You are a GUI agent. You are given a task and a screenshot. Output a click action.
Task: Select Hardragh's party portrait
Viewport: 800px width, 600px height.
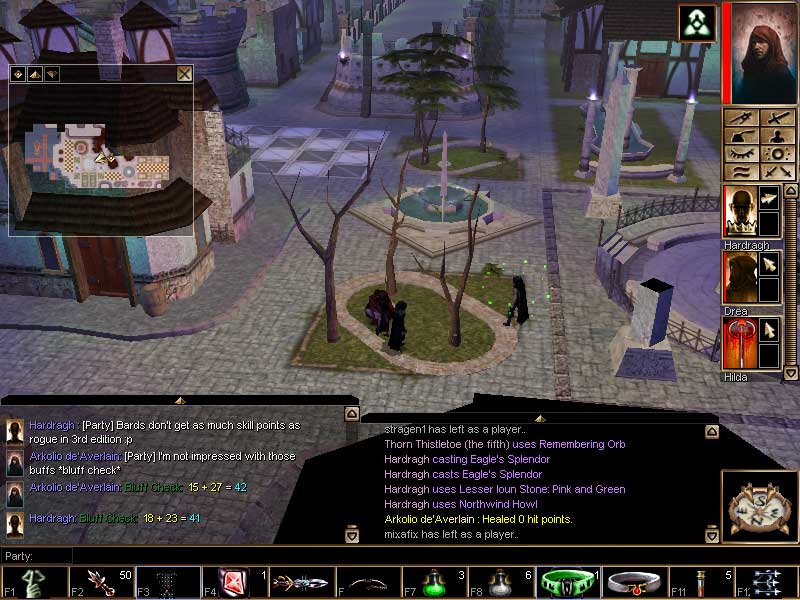click(740, 211)
